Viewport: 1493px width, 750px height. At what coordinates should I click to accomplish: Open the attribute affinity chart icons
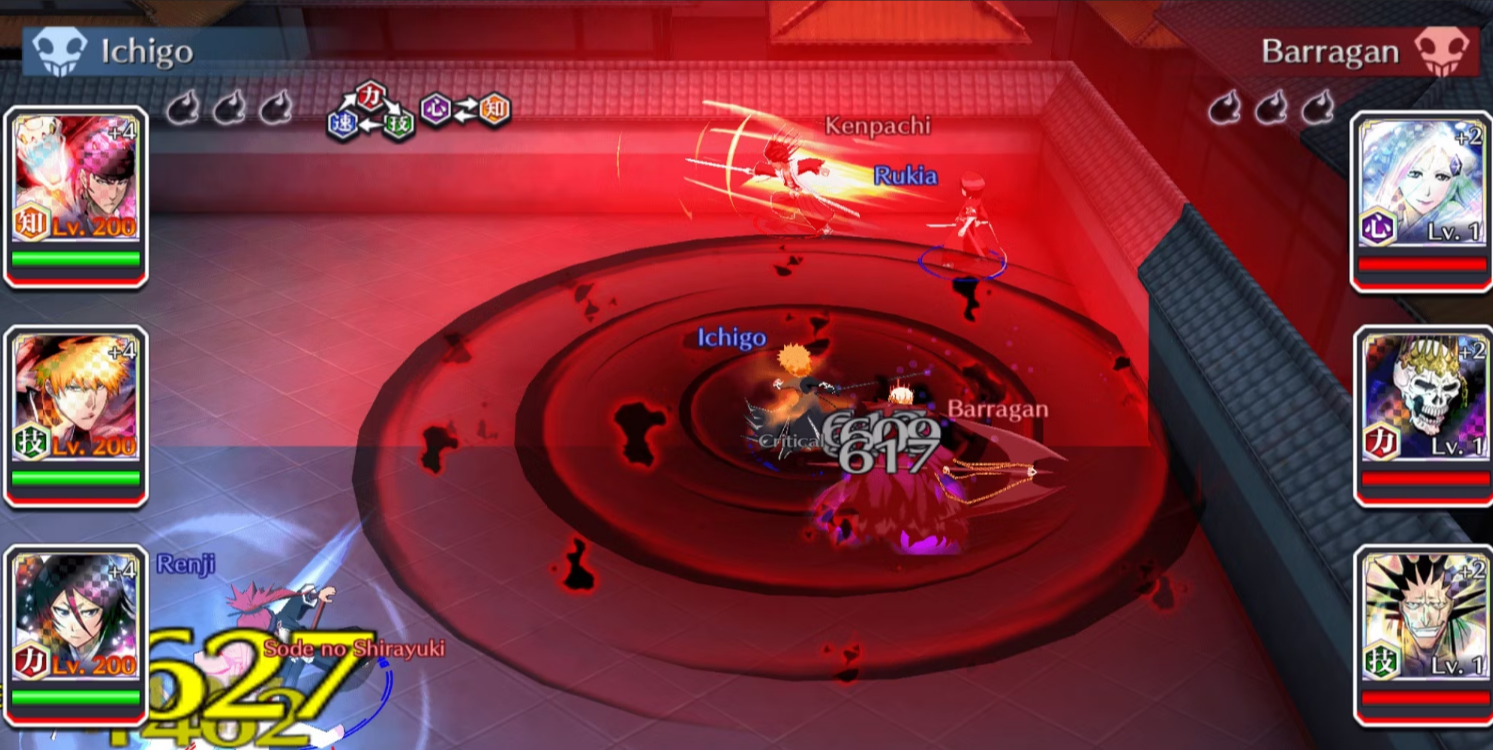pos(418,111)
